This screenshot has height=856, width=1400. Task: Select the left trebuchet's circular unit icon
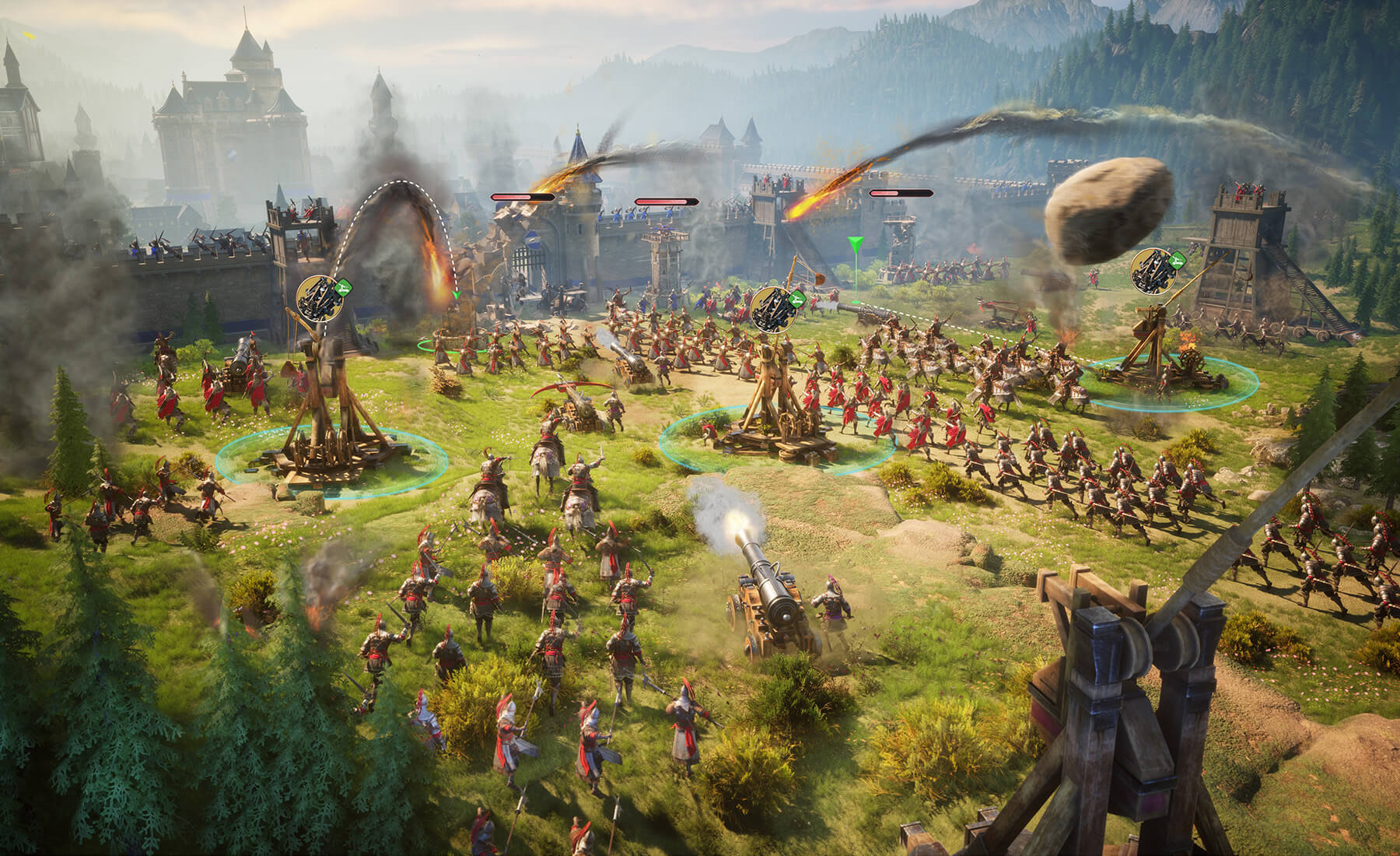[319, 298]
